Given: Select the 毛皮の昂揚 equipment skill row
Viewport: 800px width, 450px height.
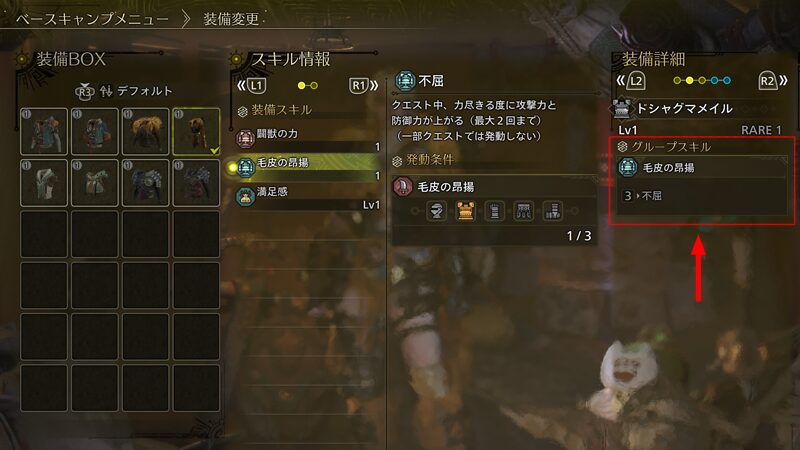Looking at the screenshot, I should pos(308,168).
